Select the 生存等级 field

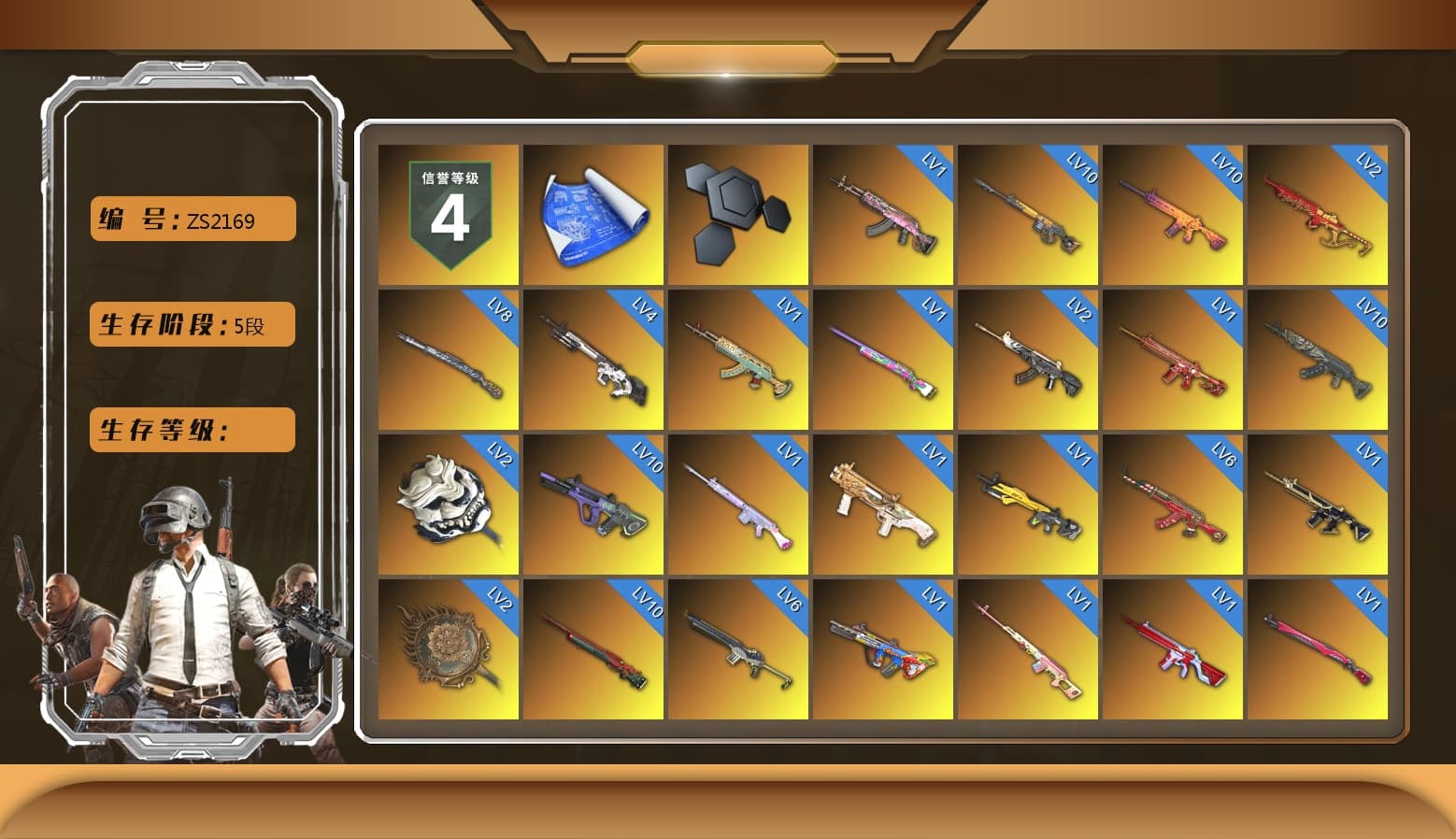(x=192, y=430)
